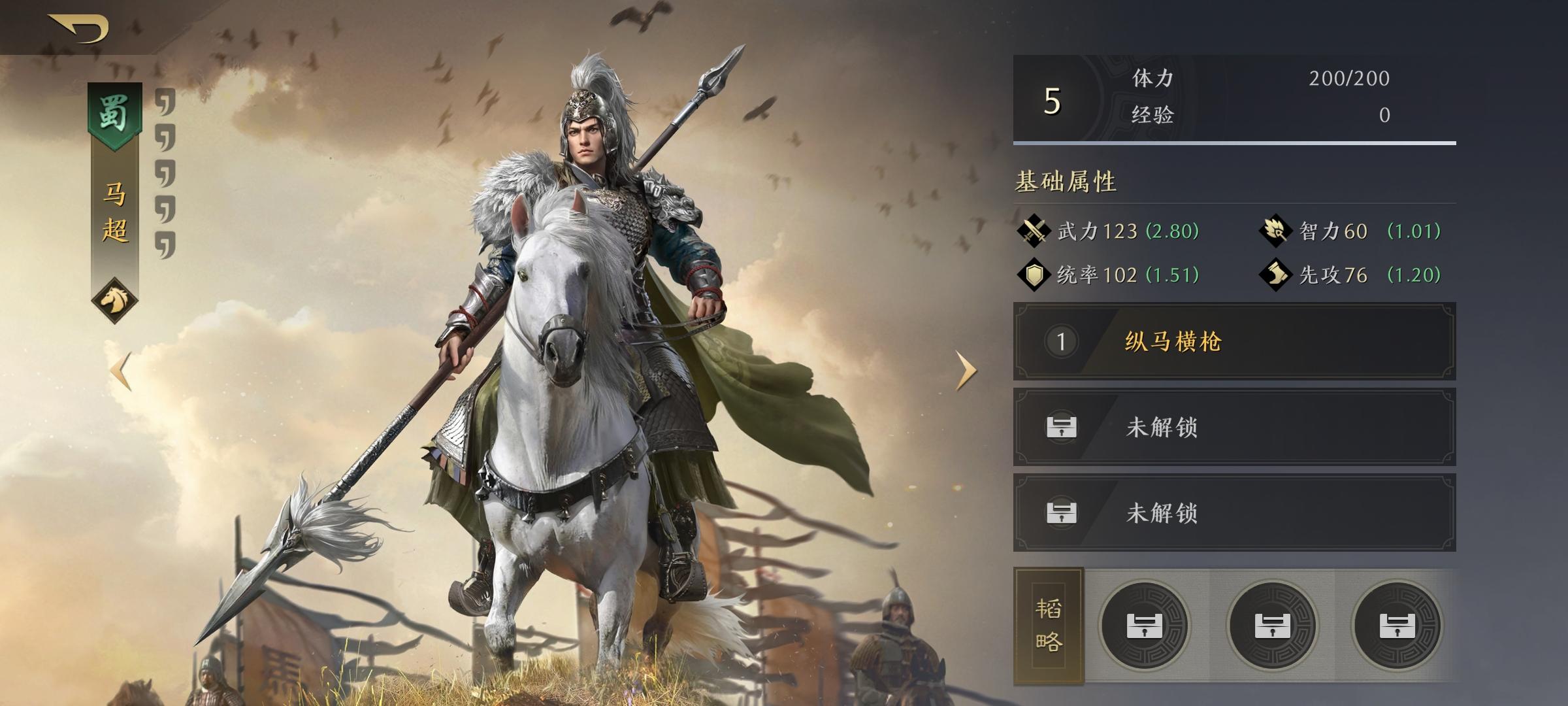View the 武力 attribute crossed-swords icon
The height and width of the screenshot is (706, 1568).
click(x=1034, y=231)
